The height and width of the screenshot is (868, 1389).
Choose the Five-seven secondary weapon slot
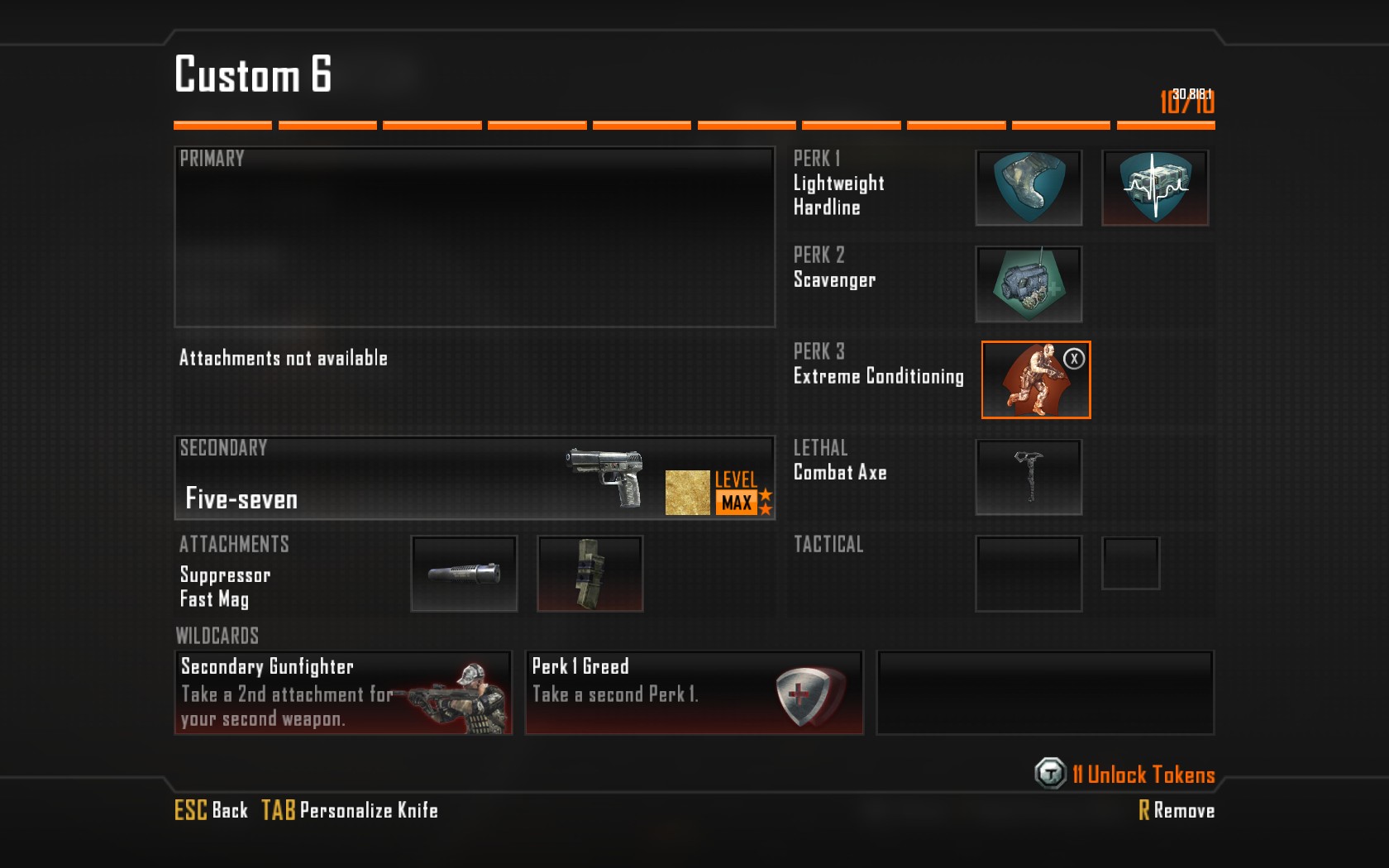click(474, 478)
